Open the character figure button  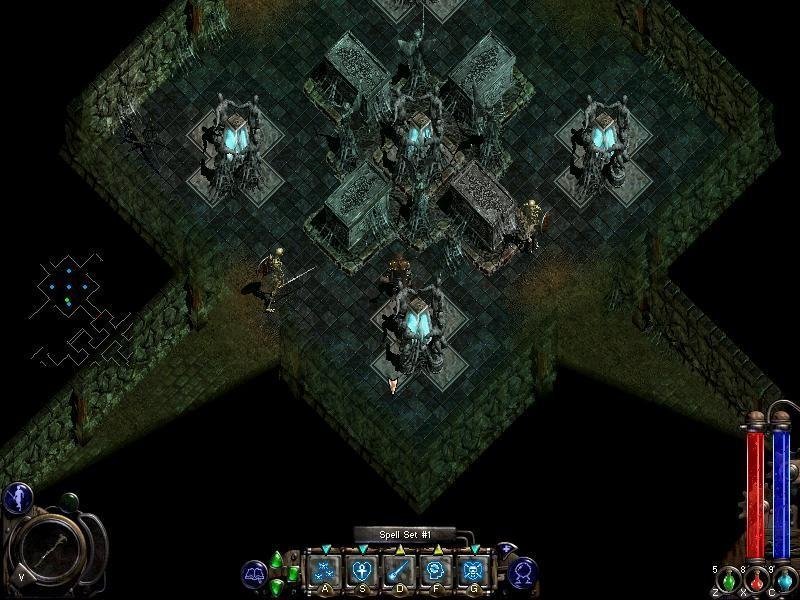pyautogui.click(x=17, y=498)
